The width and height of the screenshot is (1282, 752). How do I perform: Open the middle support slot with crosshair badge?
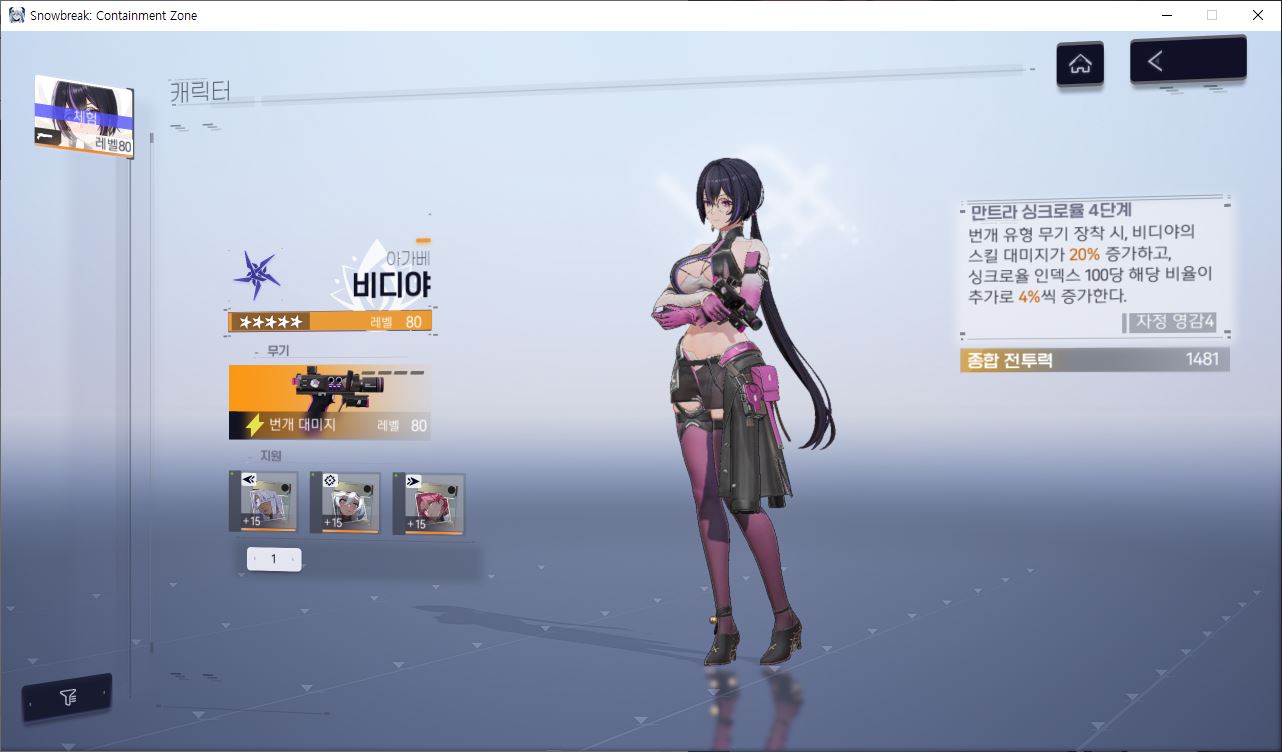pos(345,503)
